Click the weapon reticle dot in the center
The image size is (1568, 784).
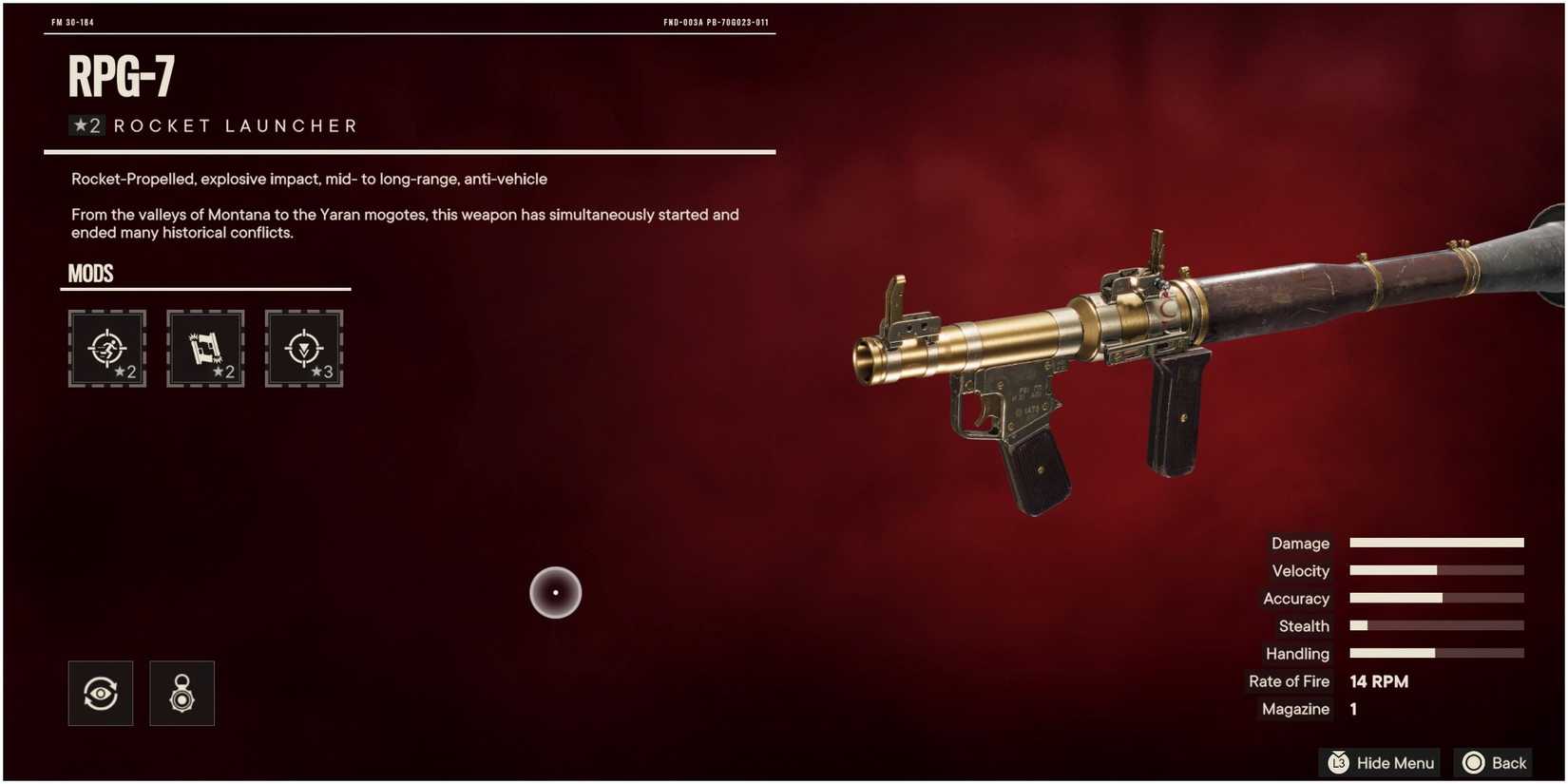pyautogui.click(x=555, y=591)
